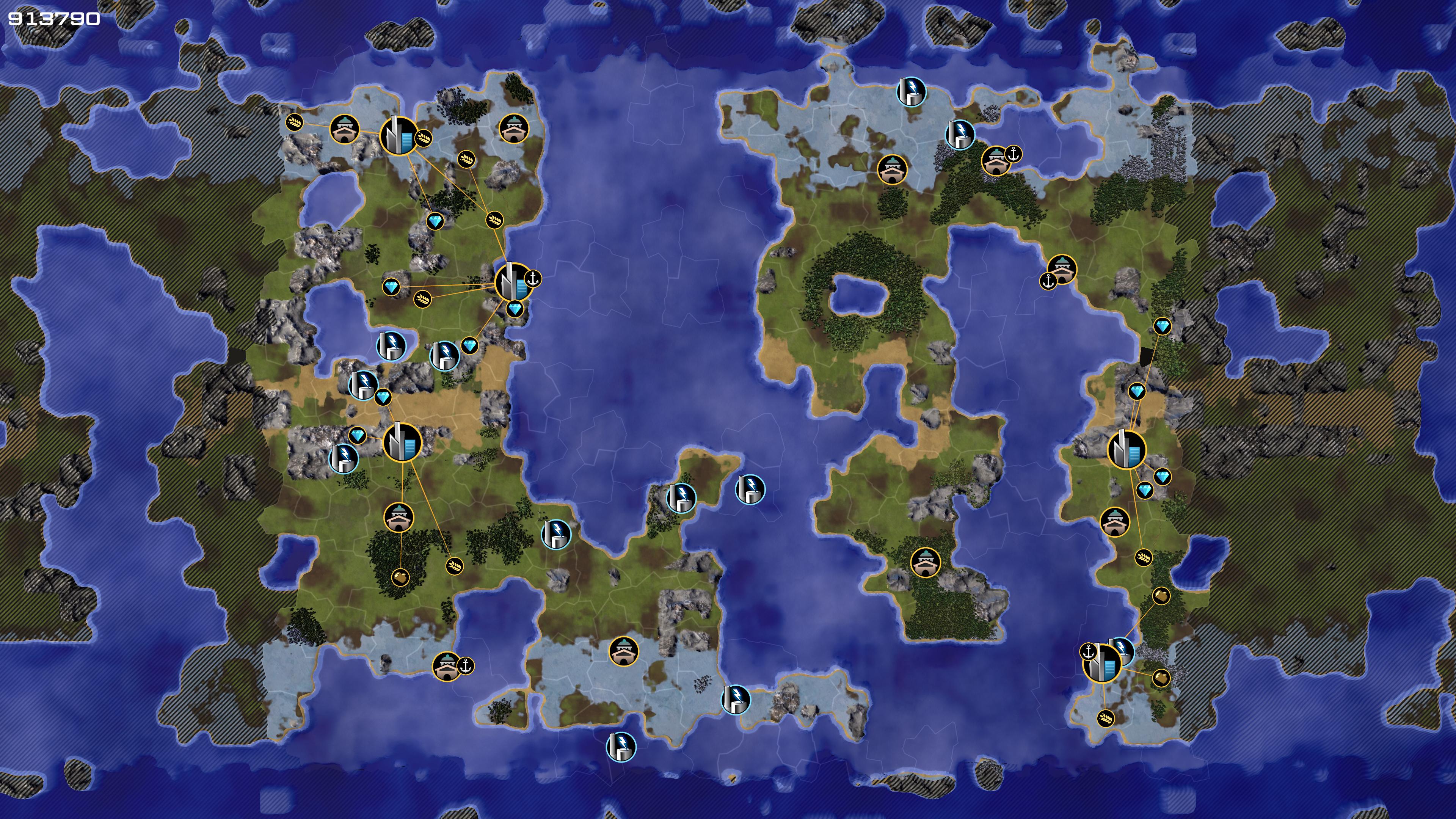Select the gold nugget marker linked to a village

coord(400,577)
